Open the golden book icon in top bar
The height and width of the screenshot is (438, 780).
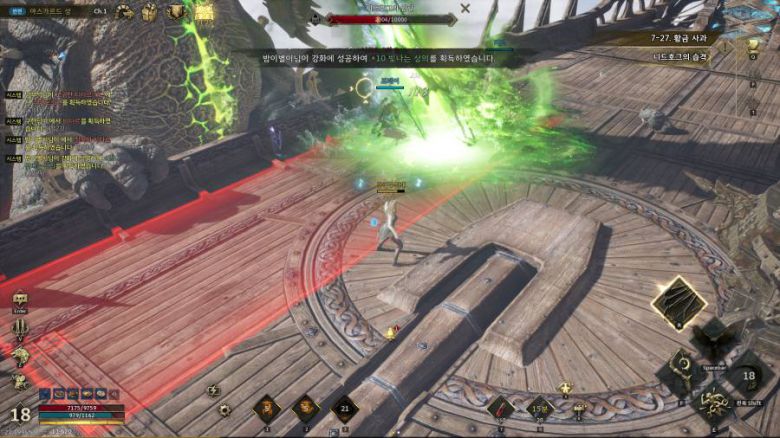[204, 12]
